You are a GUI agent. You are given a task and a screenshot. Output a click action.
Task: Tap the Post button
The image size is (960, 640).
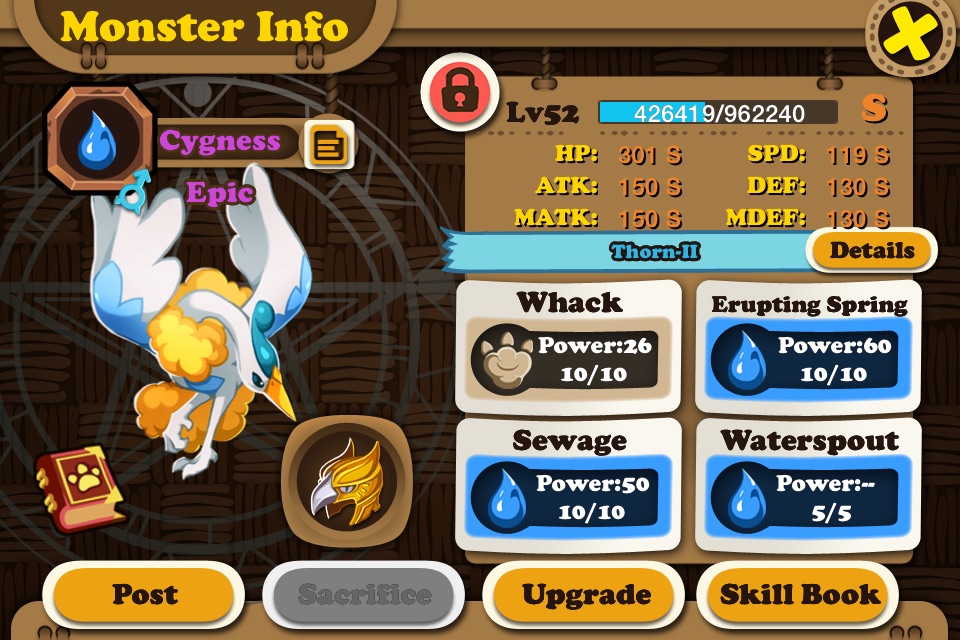click(143, 595)
